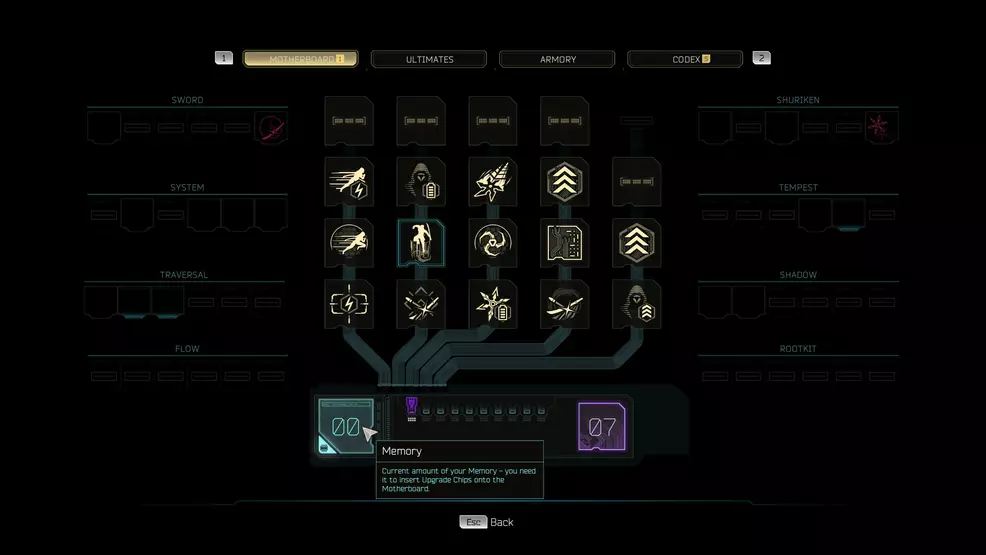Open the Codex tab
Image resolution: width=986 pixels, height=555 pixels.
(x=685, y=59)
